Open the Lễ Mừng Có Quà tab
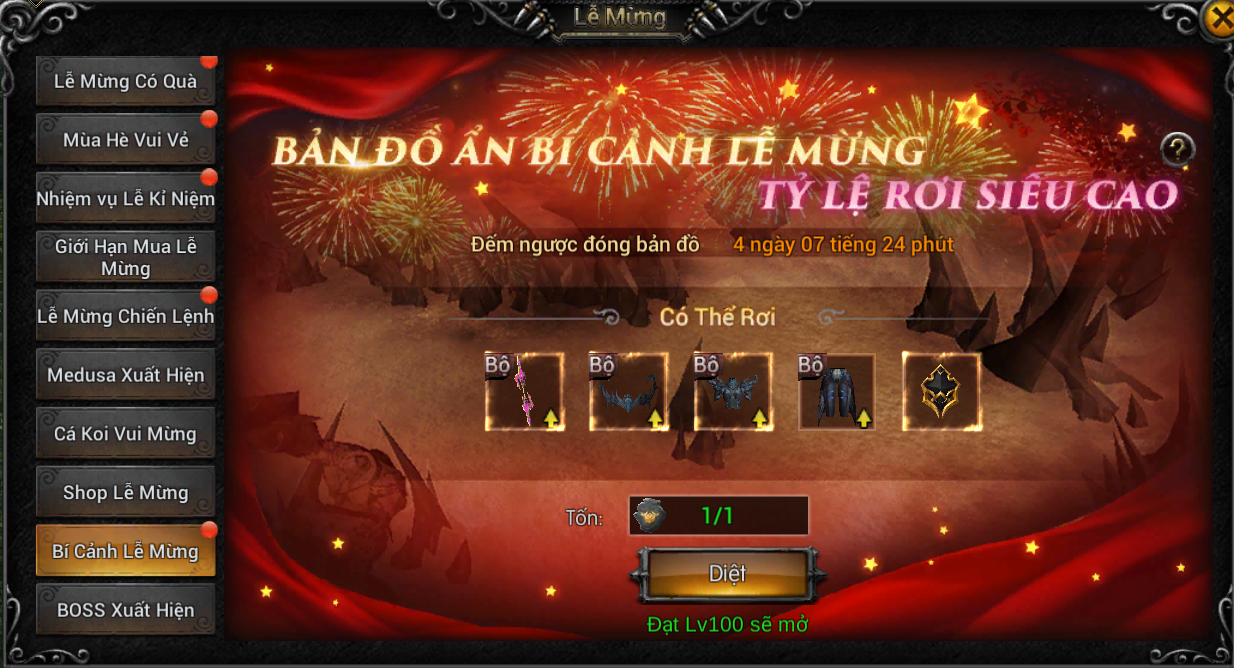The height and width of the screenshot is (668, 1234). coord(125,82)
